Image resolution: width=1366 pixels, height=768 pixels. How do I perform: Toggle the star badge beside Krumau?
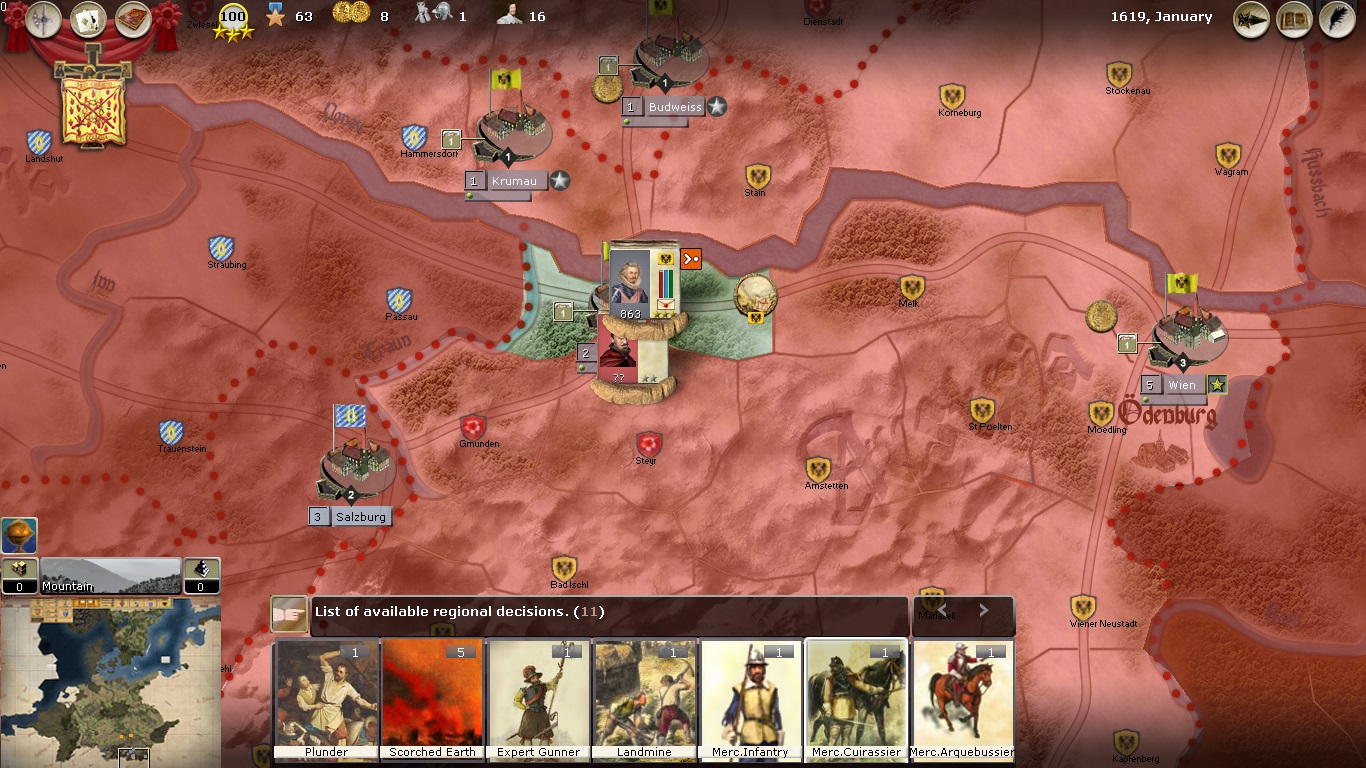559,181
